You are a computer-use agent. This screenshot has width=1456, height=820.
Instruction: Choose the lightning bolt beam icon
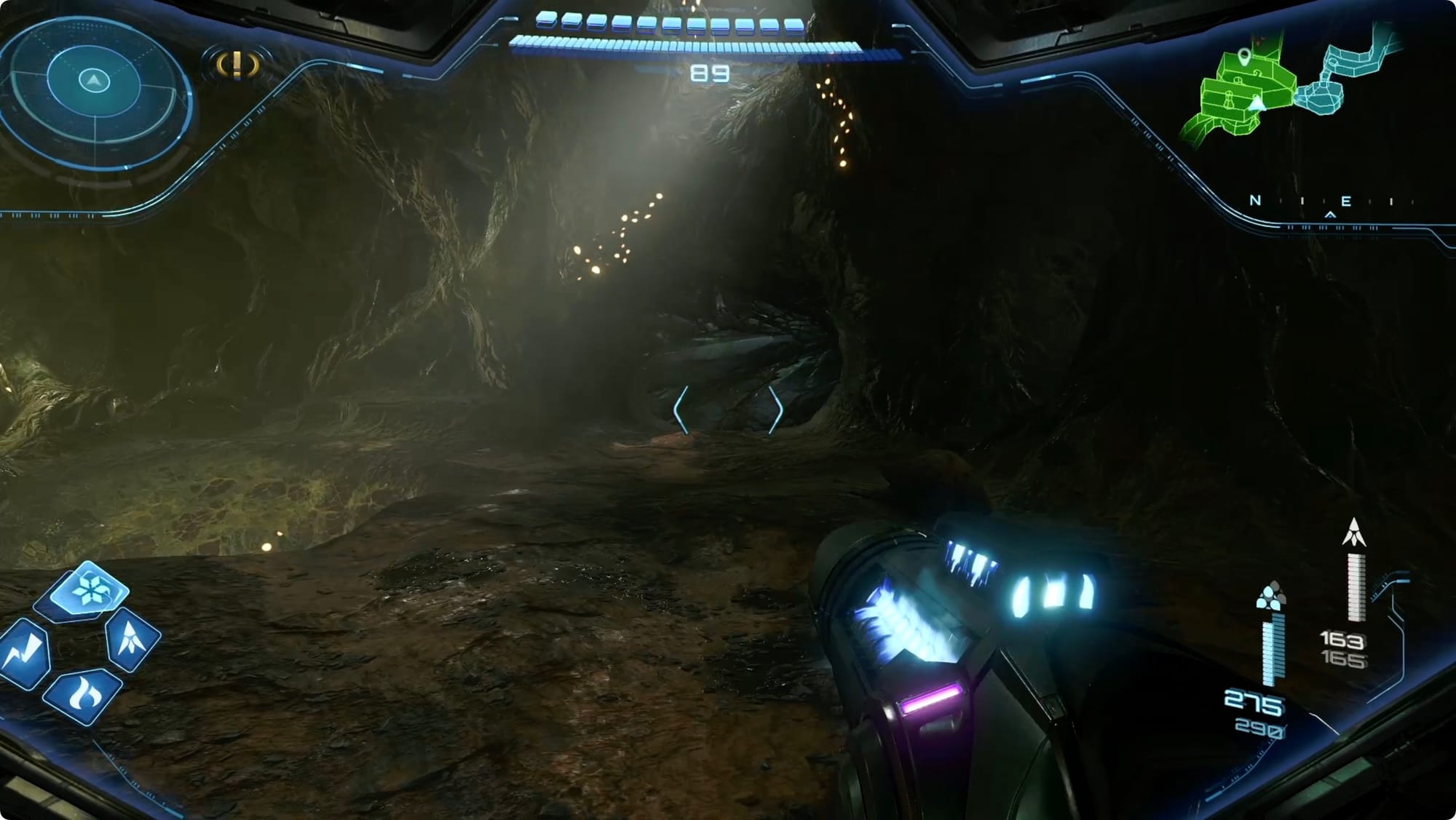point(25,653)
